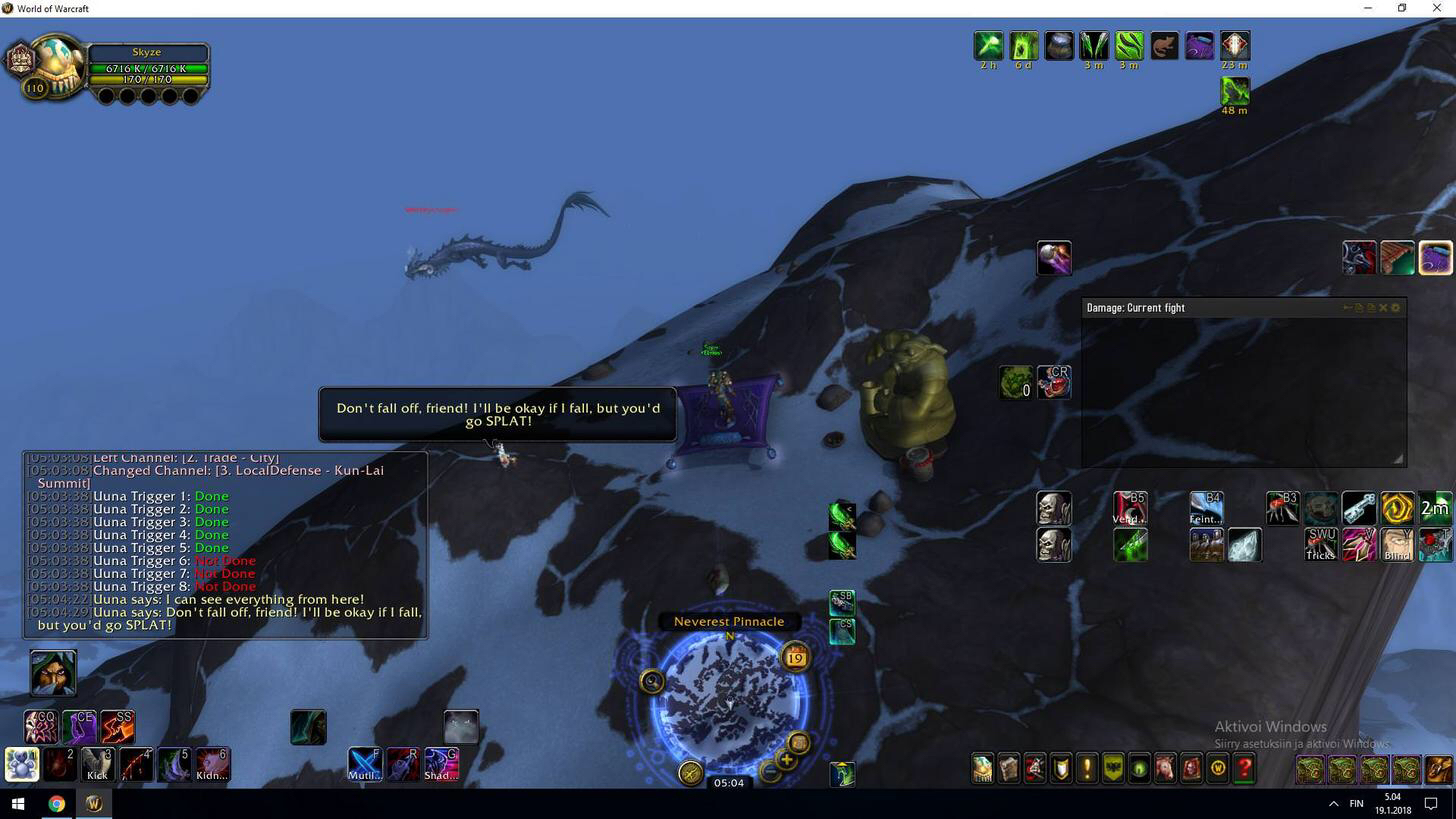Open the minimap calendar button
The height and width of the screenshot is (819, 1456).
coord(796,657)
